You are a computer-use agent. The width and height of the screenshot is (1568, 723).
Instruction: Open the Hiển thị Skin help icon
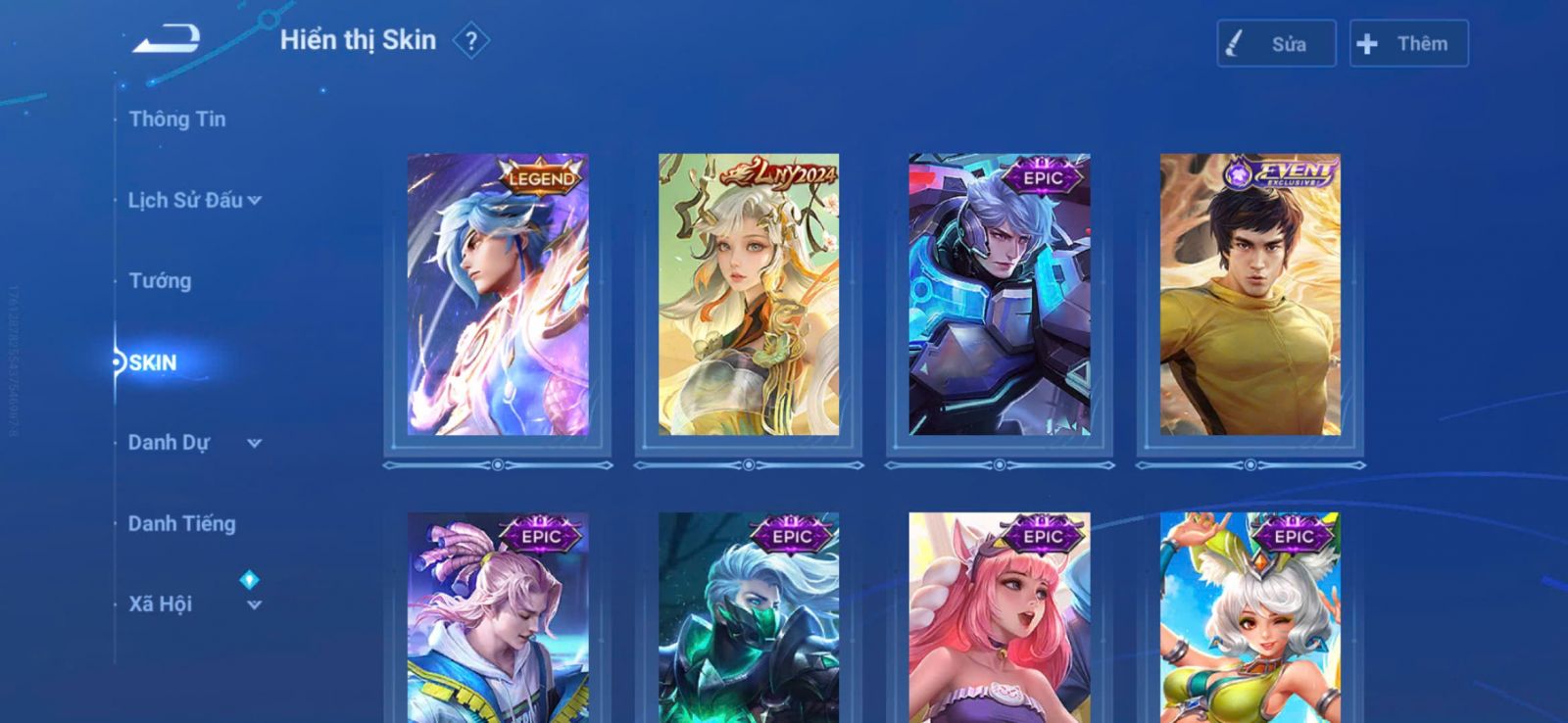tap(471, 41)
